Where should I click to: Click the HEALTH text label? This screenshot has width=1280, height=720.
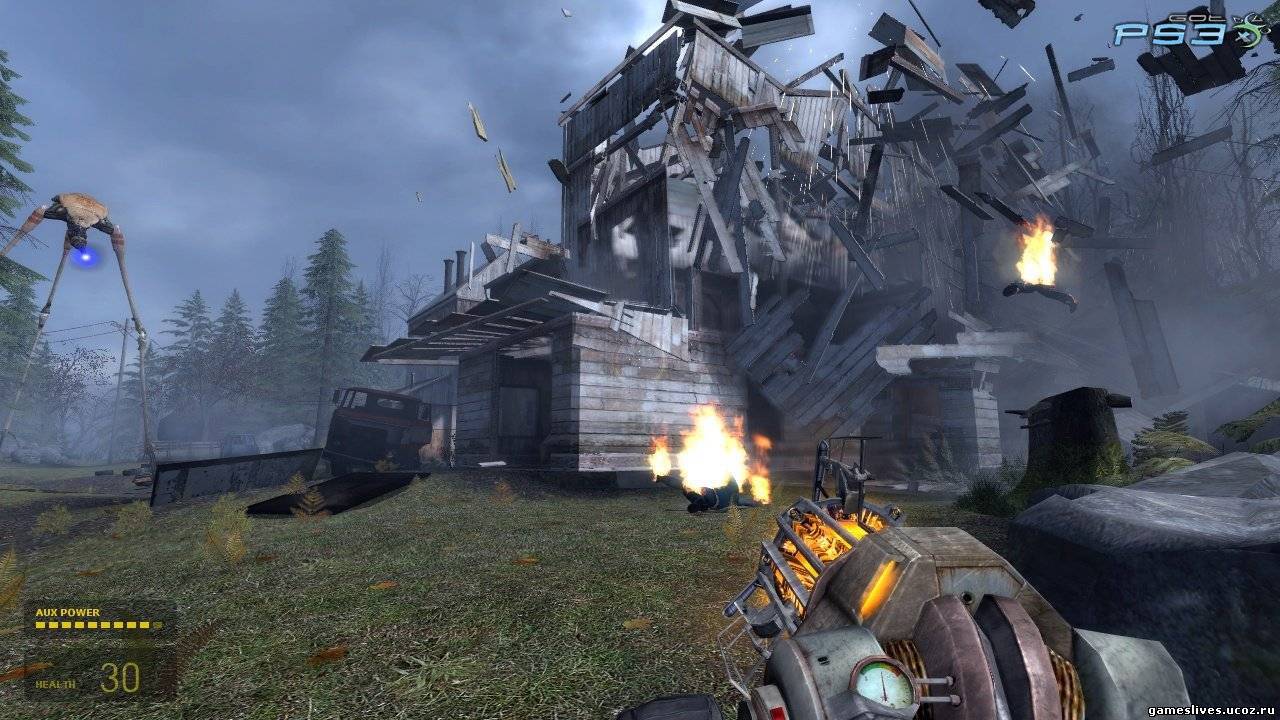55,684
